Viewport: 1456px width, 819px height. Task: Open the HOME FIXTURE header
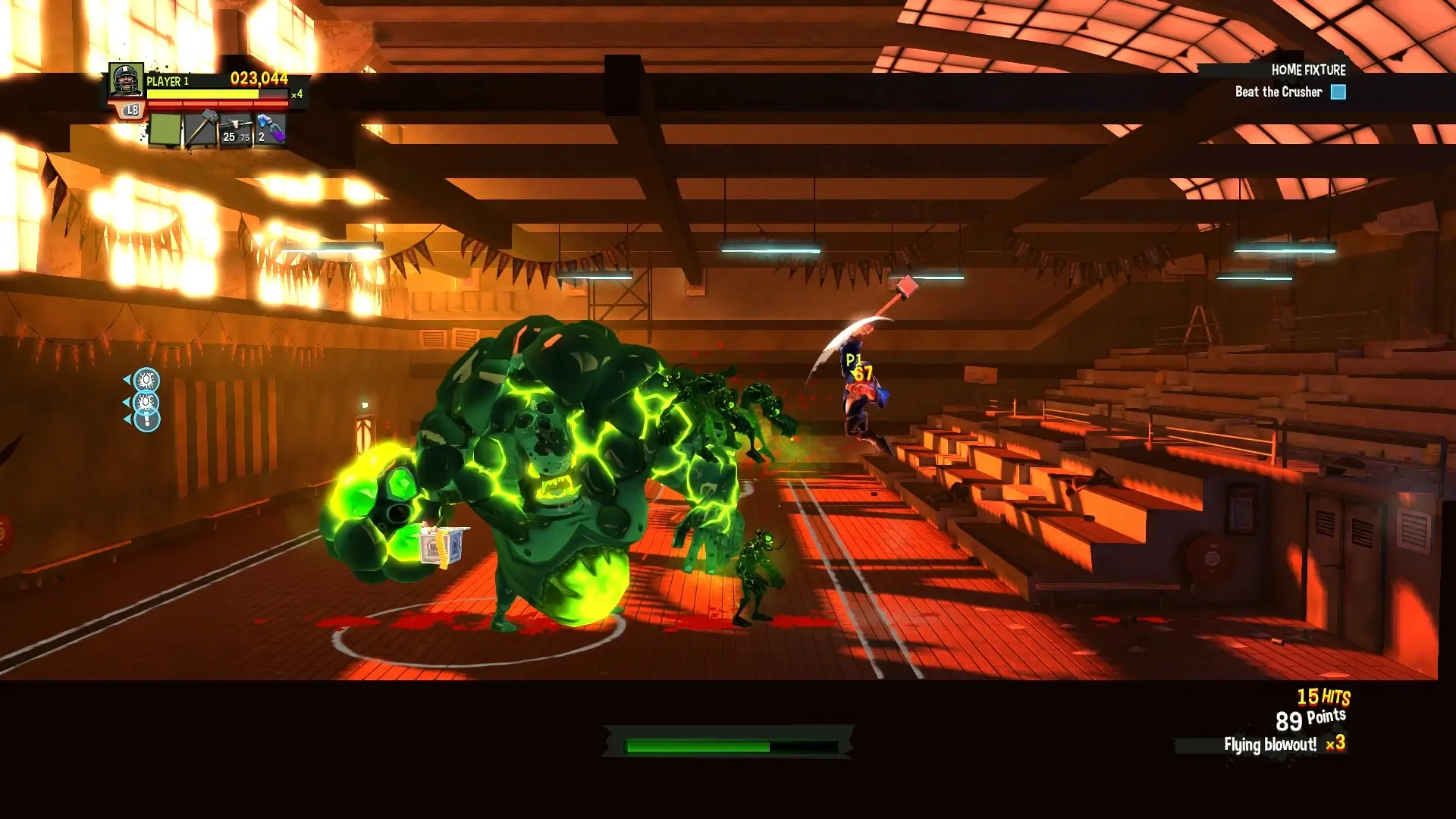tap(1308, 70)
